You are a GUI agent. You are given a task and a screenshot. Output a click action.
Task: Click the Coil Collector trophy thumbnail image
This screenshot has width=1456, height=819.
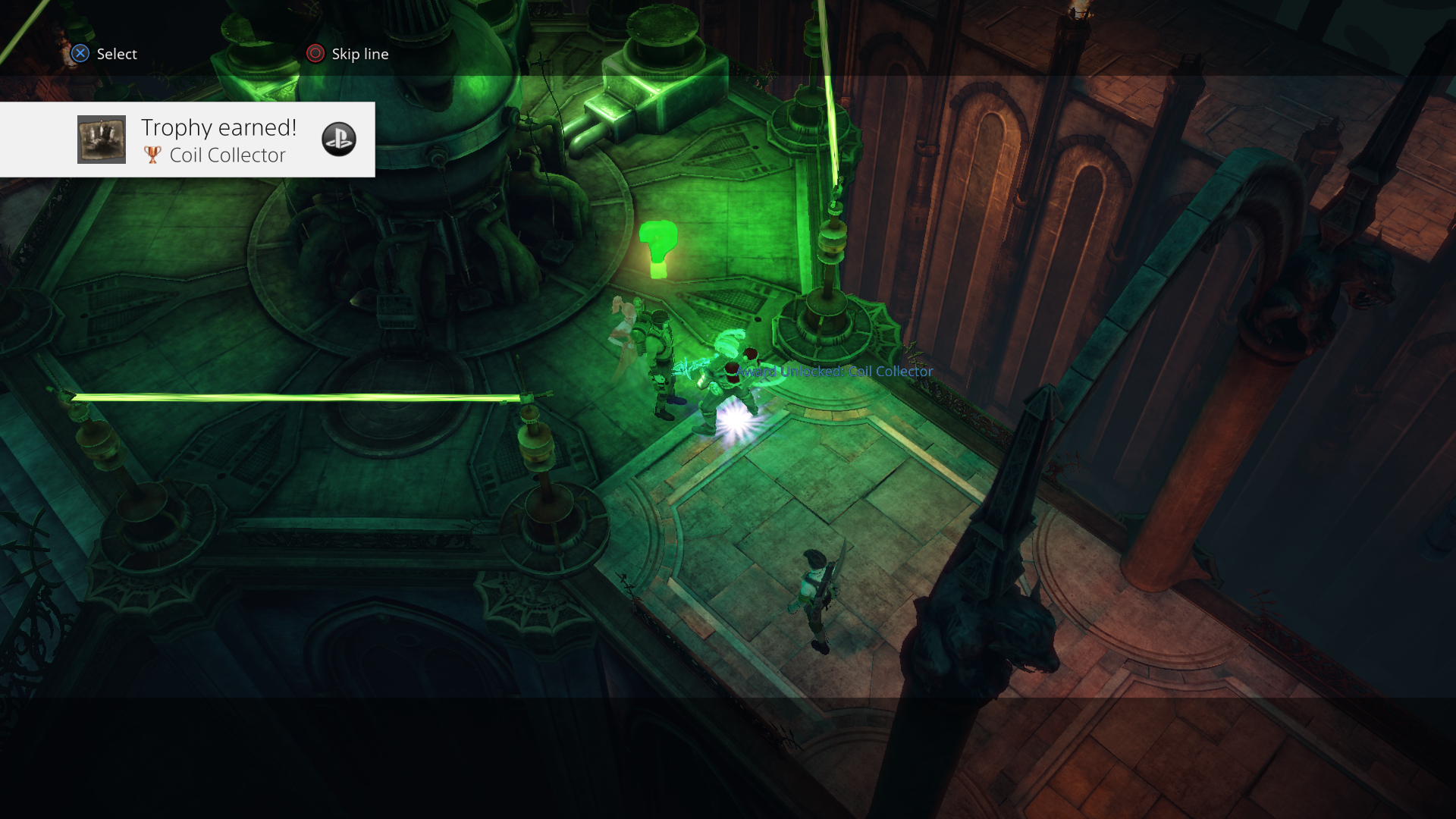pyautogui.click(x=101, y=140)
